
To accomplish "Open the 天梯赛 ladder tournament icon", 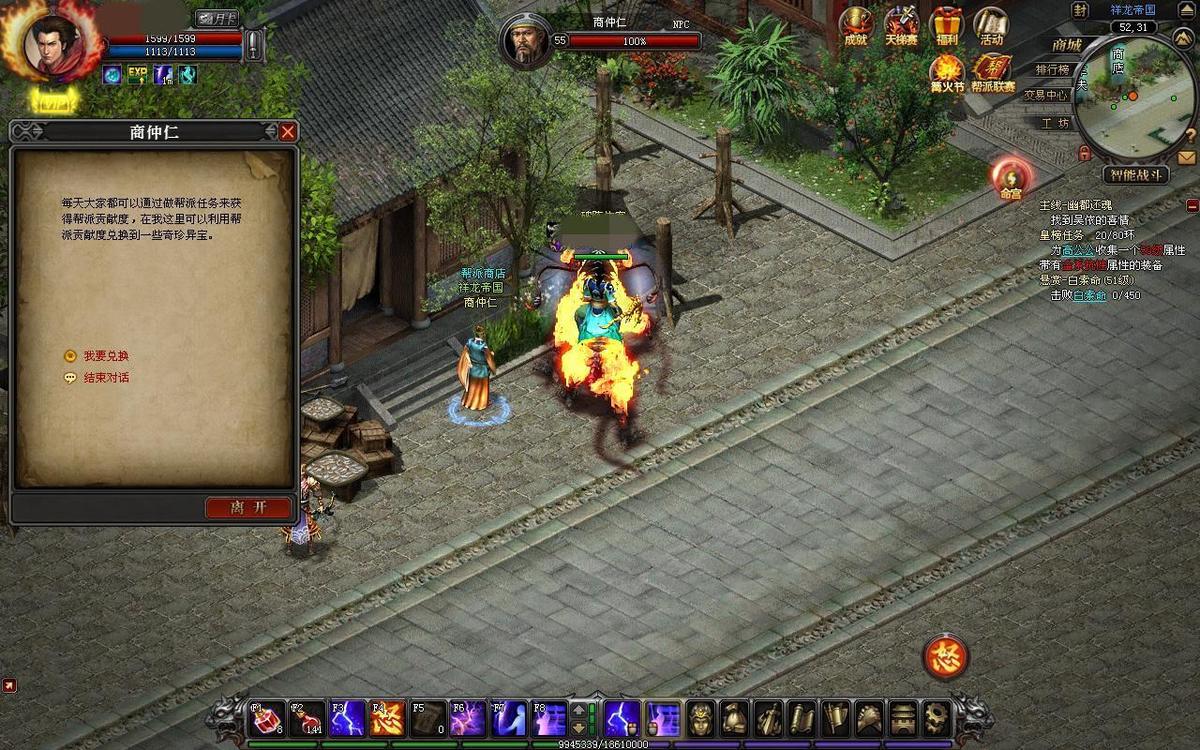I will click(901, 27).
